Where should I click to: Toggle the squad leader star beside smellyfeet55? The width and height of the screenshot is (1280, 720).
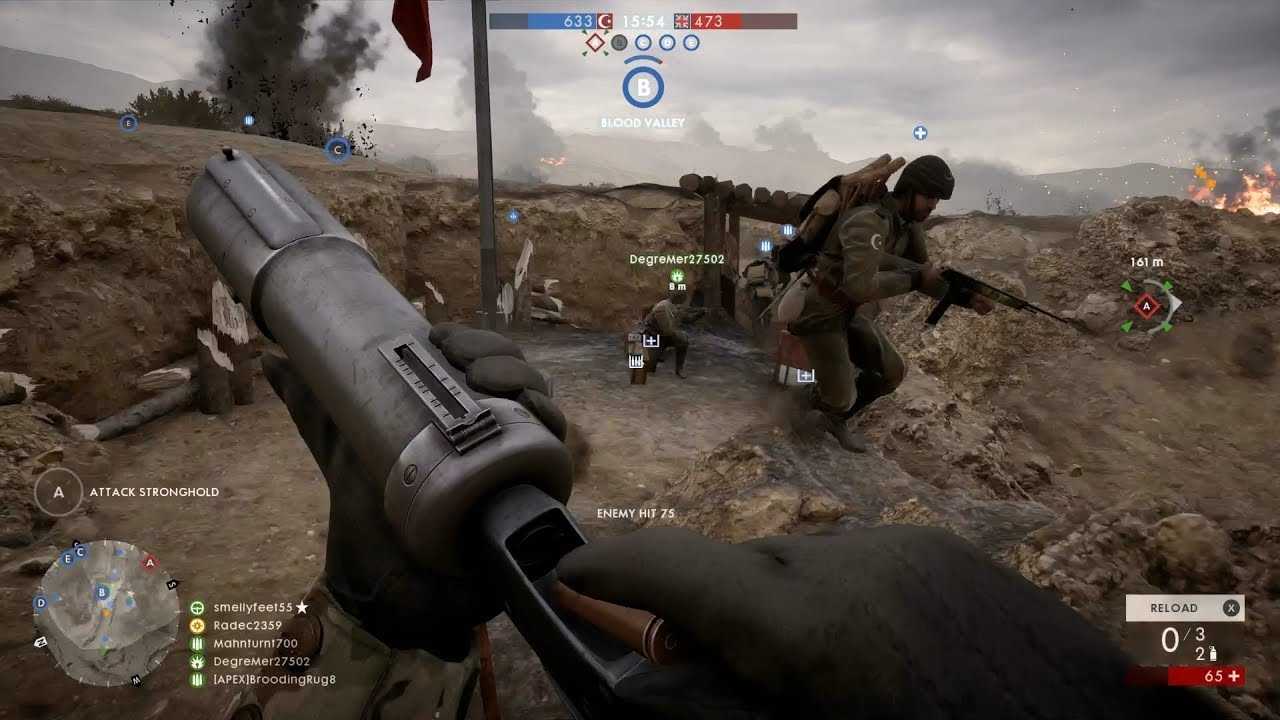[301, 605]
